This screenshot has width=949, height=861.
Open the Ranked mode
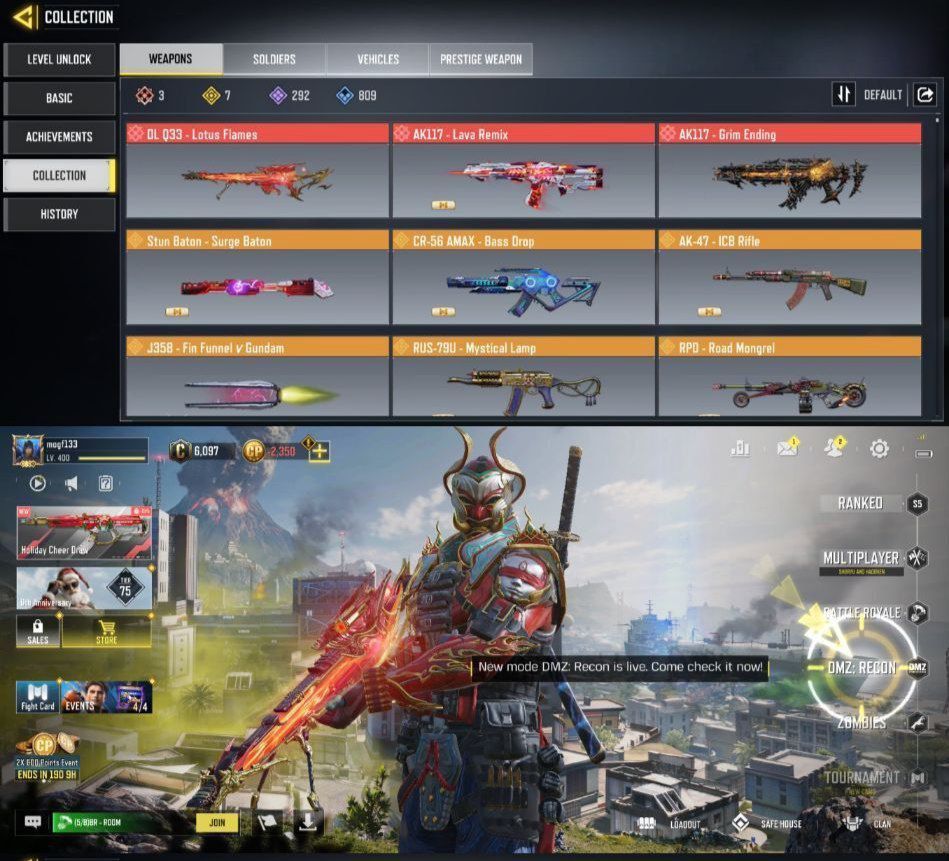[861, 503]
